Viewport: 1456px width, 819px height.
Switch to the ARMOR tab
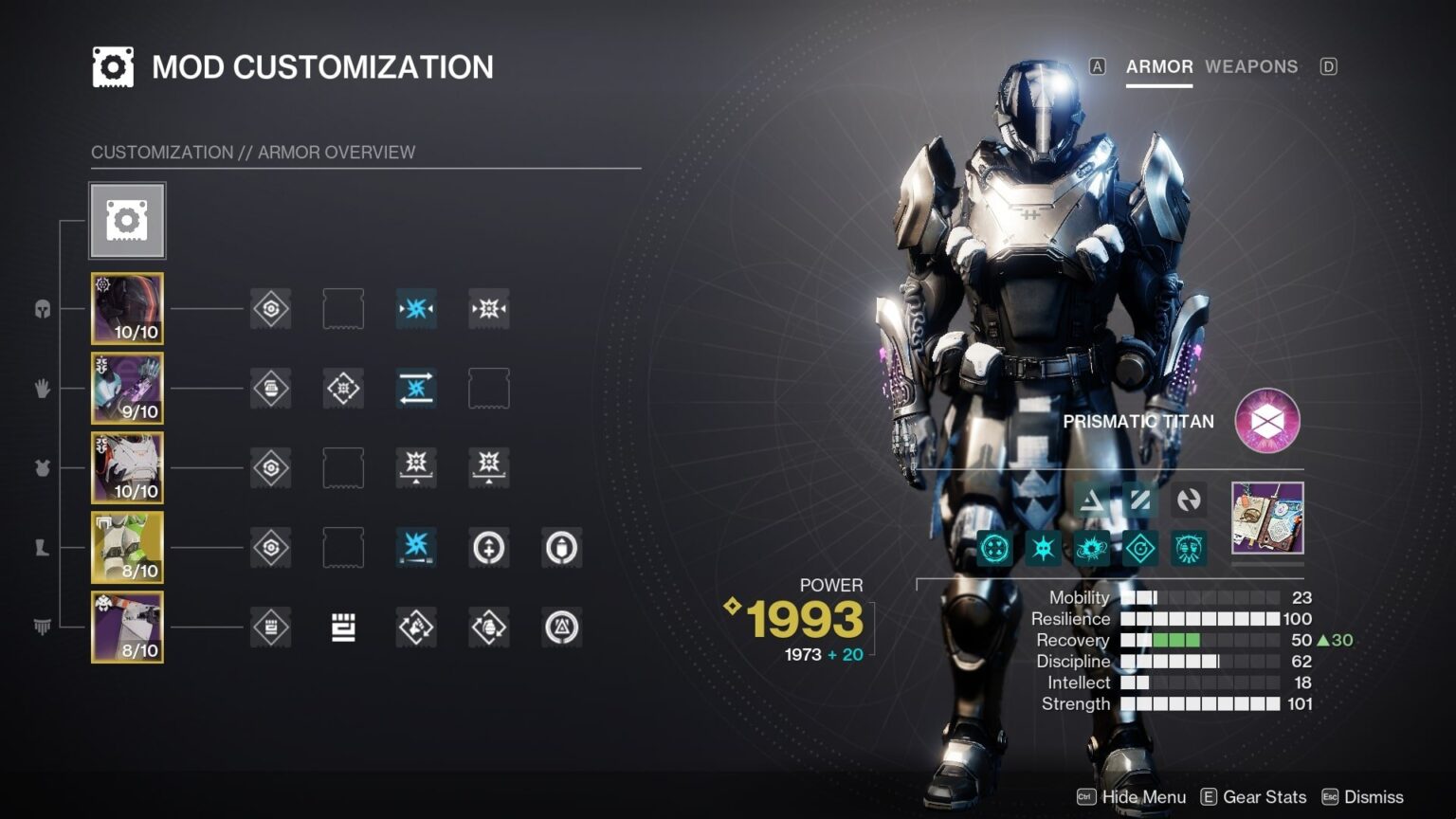coord(1158,66)
